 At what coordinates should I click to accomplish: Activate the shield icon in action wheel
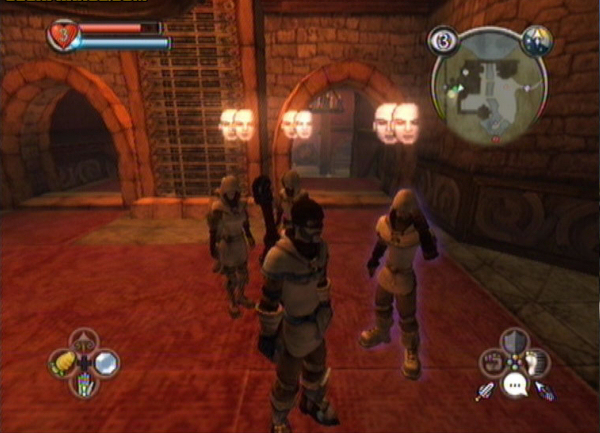click(514, 340)
